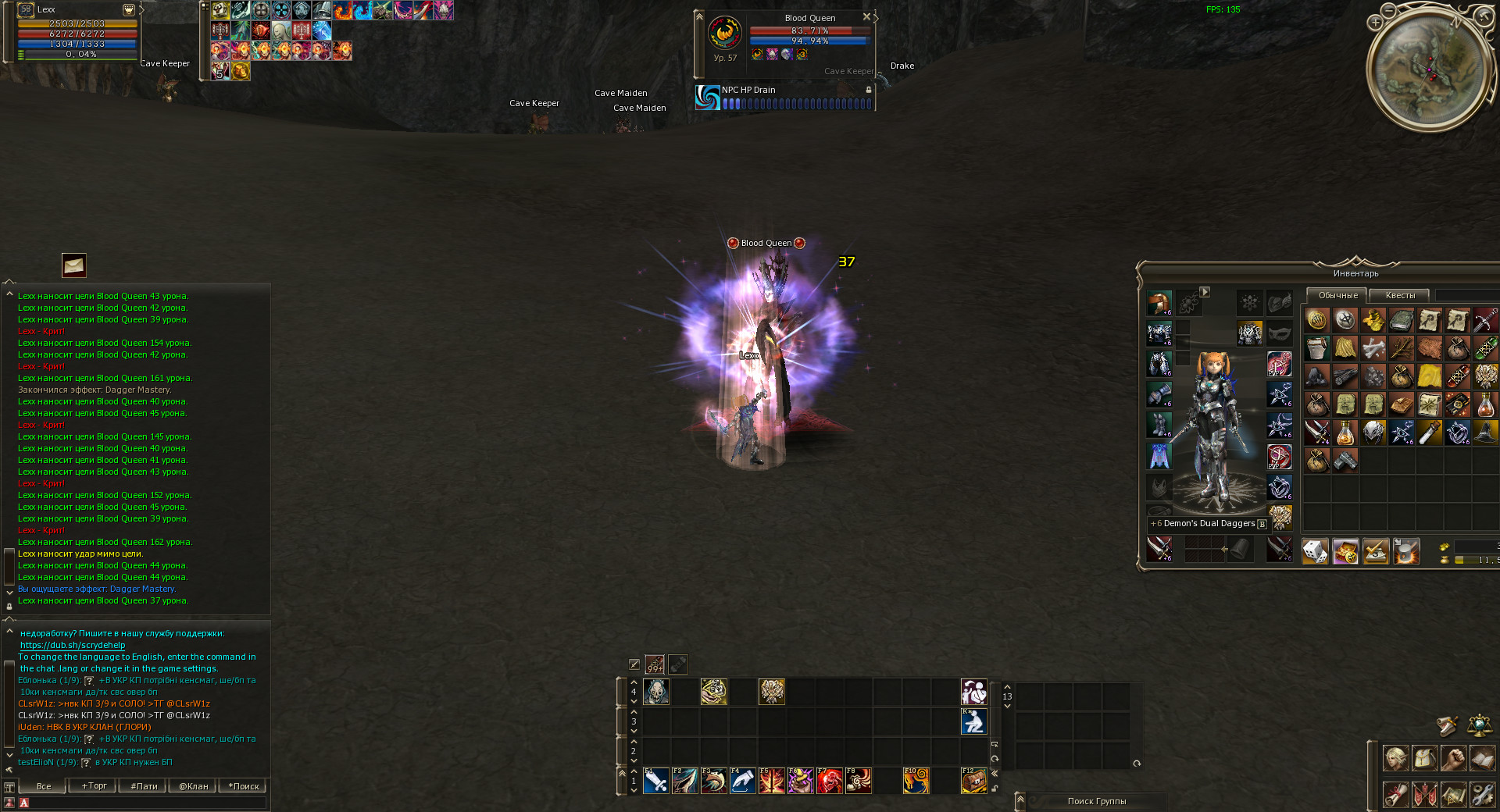Use the F12 treasure chest shortcut
The height and width of the screenshot is (812, 1500).
point(973,780)
